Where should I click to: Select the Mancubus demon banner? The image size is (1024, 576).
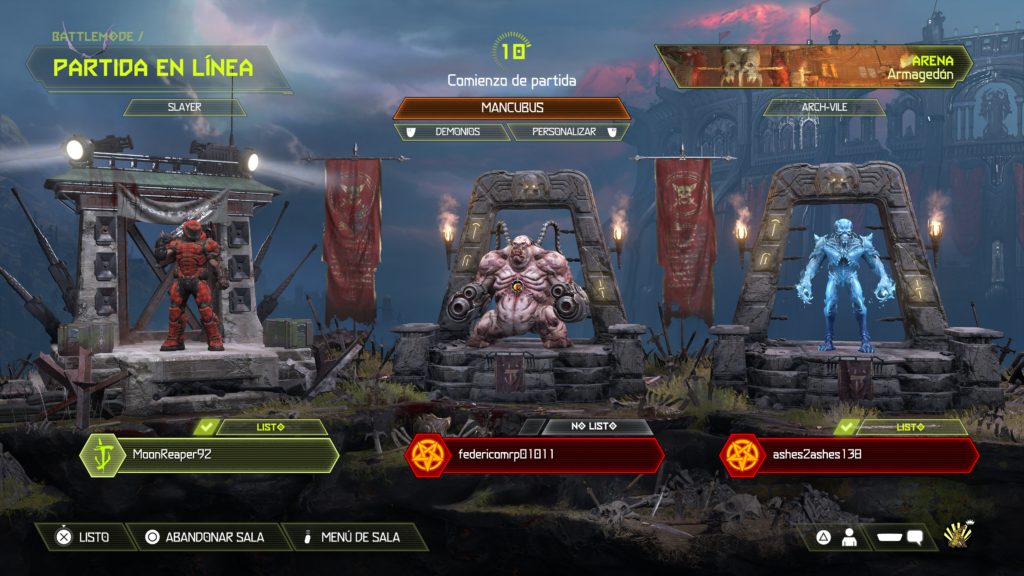pos(512,107)
